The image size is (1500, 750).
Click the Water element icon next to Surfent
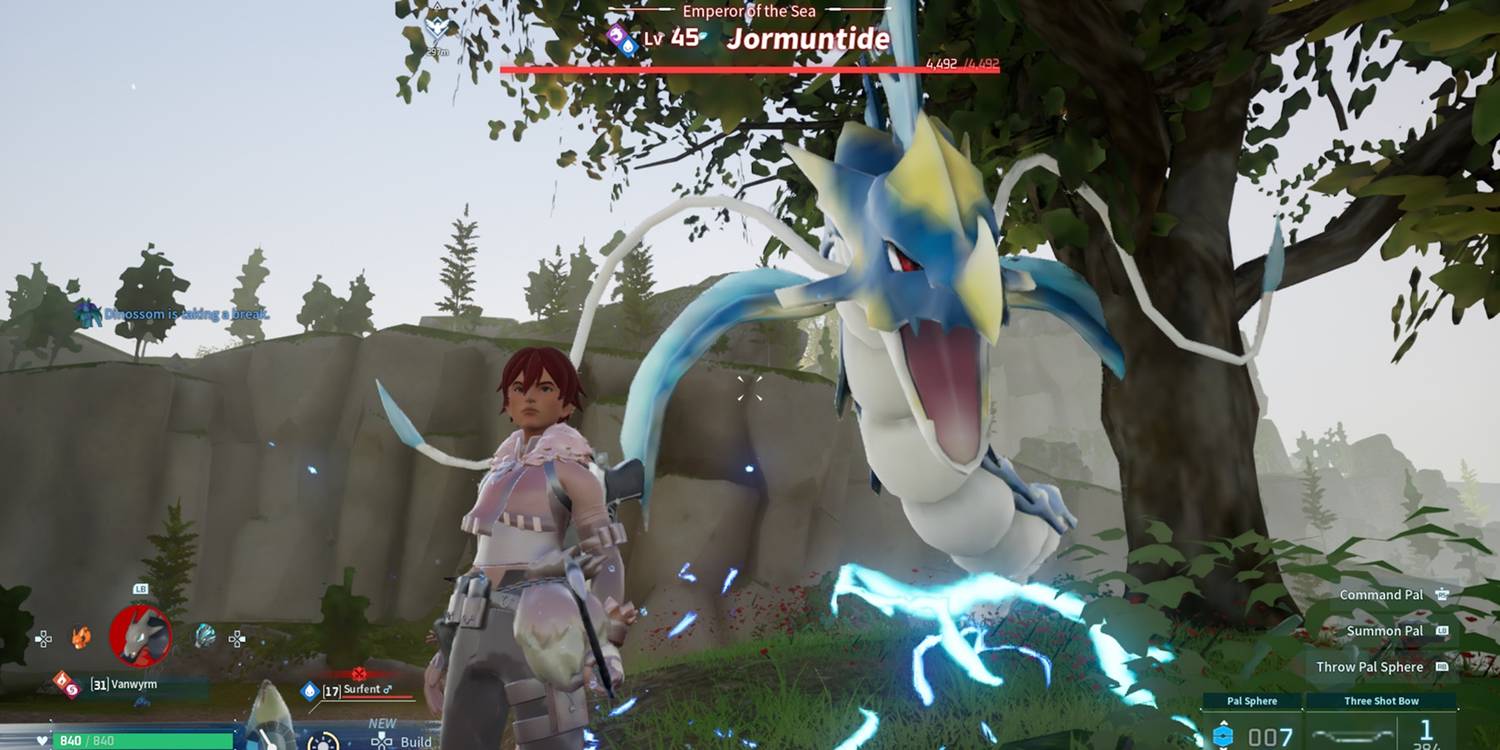tap(309, 689)
